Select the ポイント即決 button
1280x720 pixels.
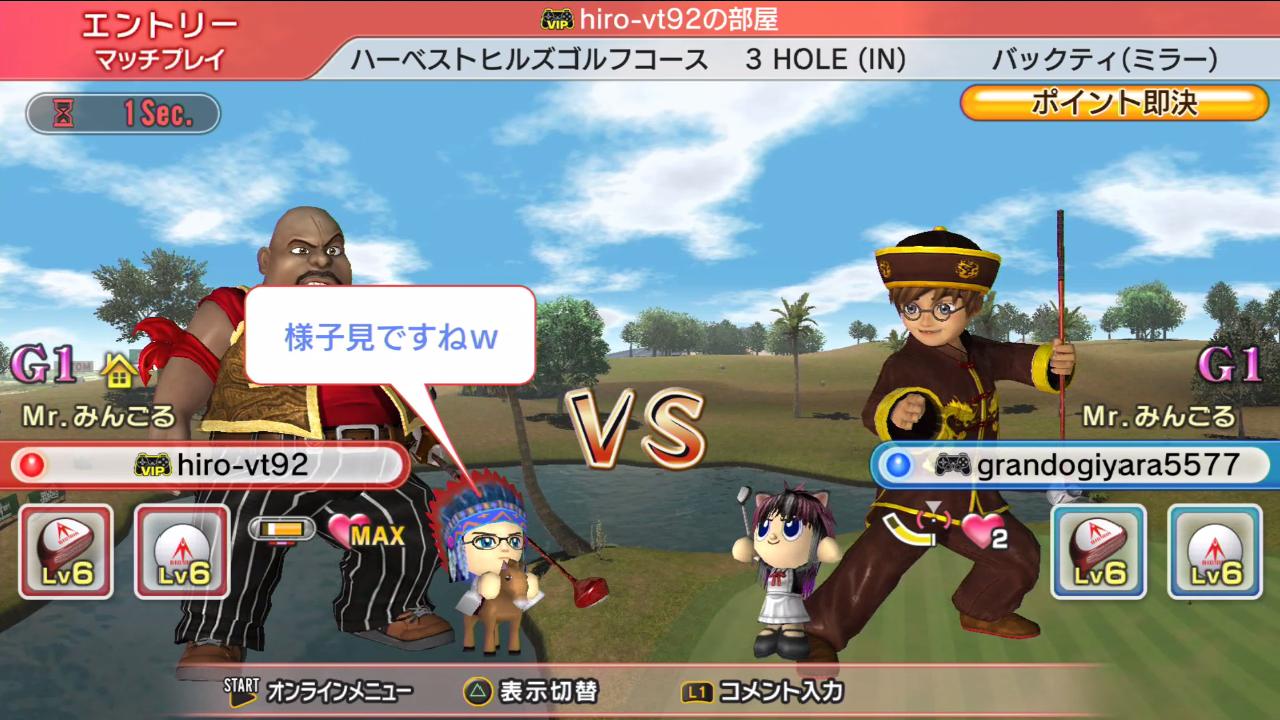[x=1114, y=102]
